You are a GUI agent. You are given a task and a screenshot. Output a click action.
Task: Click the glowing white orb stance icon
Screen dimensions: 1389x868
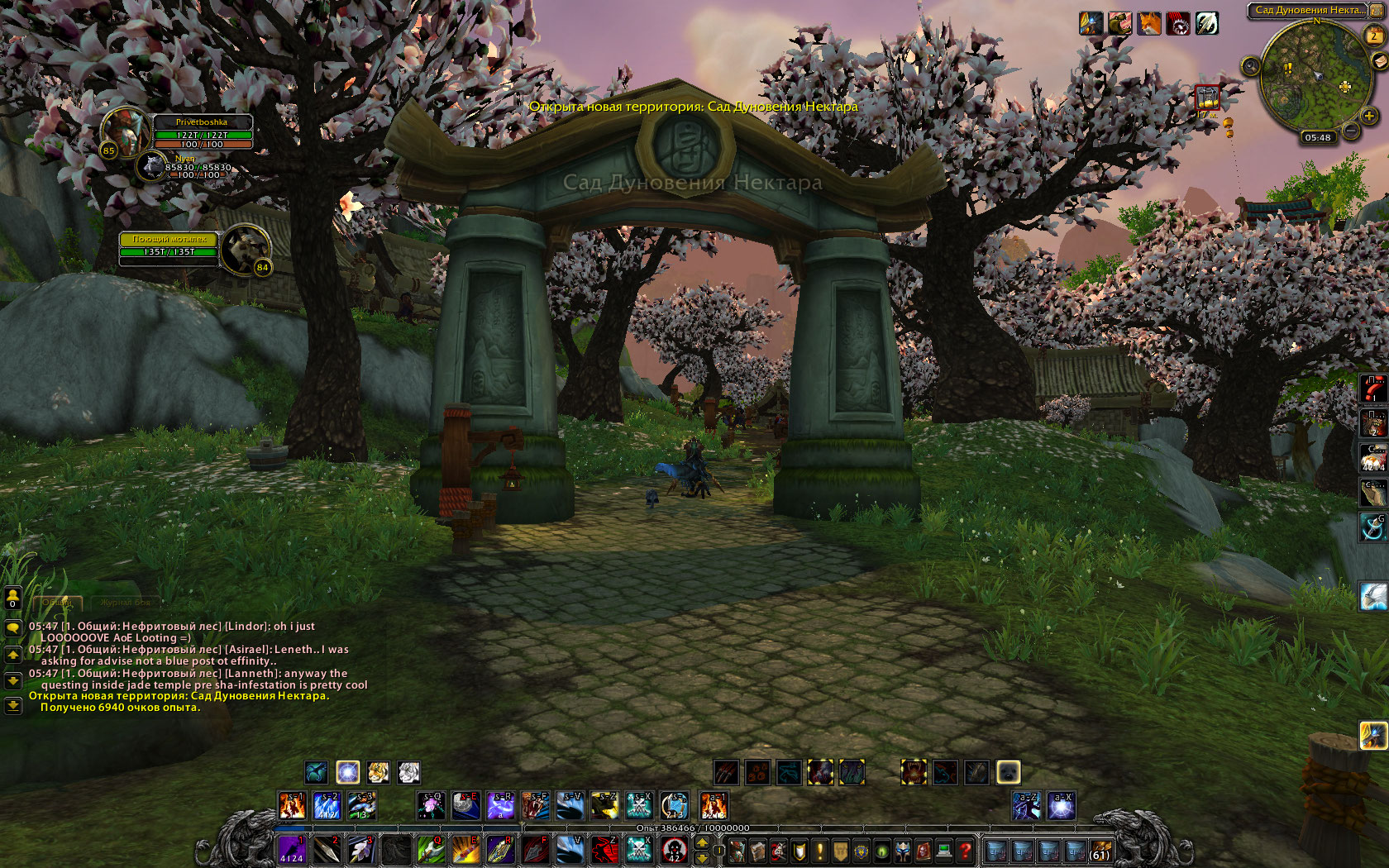348,772
